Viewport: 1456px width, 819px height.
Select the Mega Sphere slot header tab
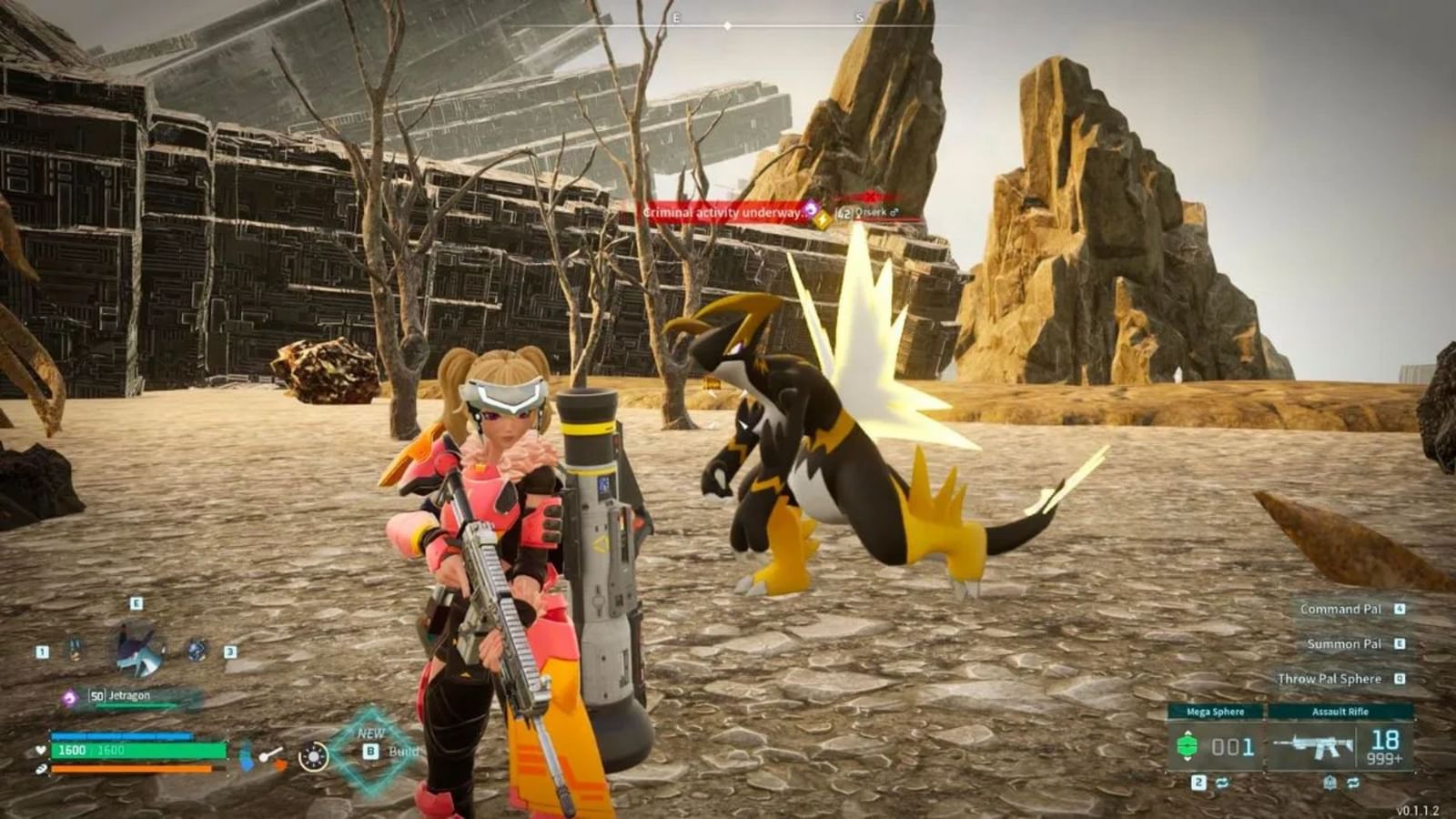click(x=1216, y=712)
